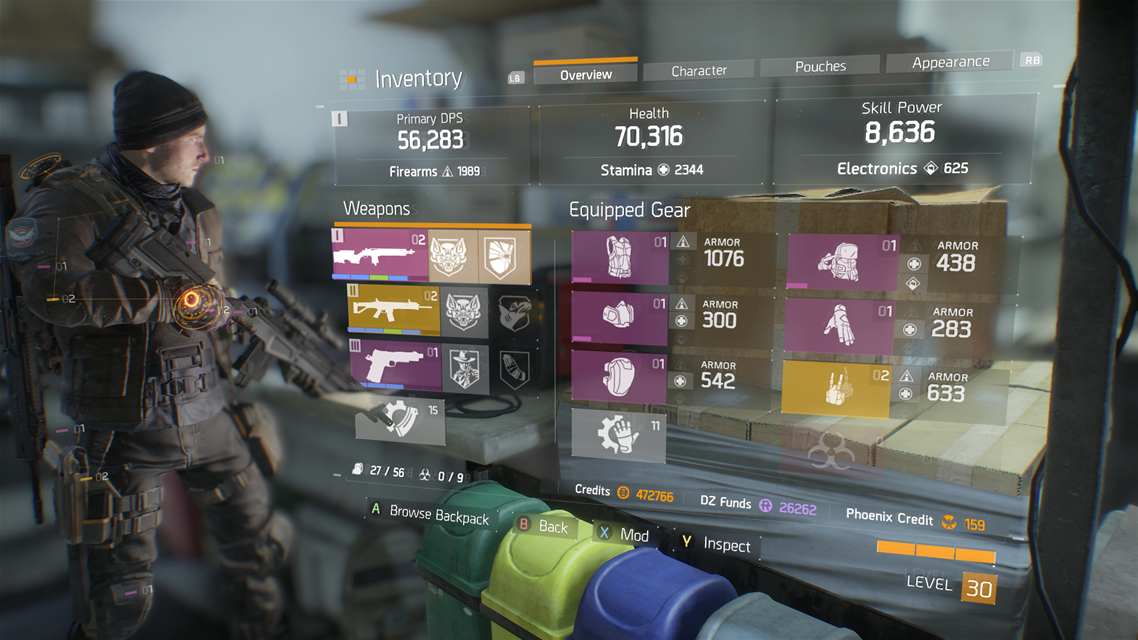Select the first talent icon on the primary weapon
Image resolution: width=1138 pixels, height=640 pixels.
point(453,256)
